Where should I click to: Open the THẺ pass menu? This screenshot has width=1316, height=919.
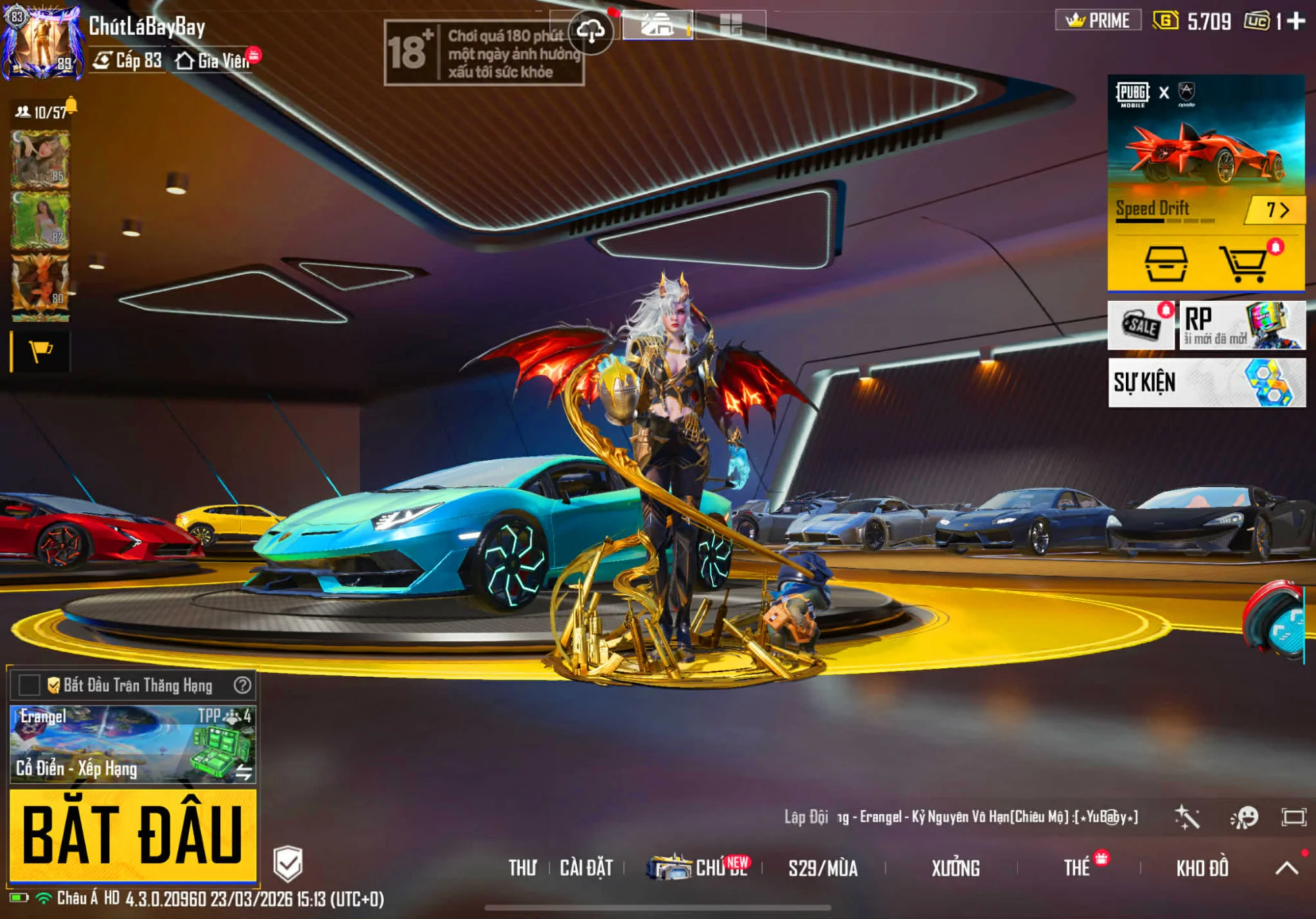tap(1077, 868)
